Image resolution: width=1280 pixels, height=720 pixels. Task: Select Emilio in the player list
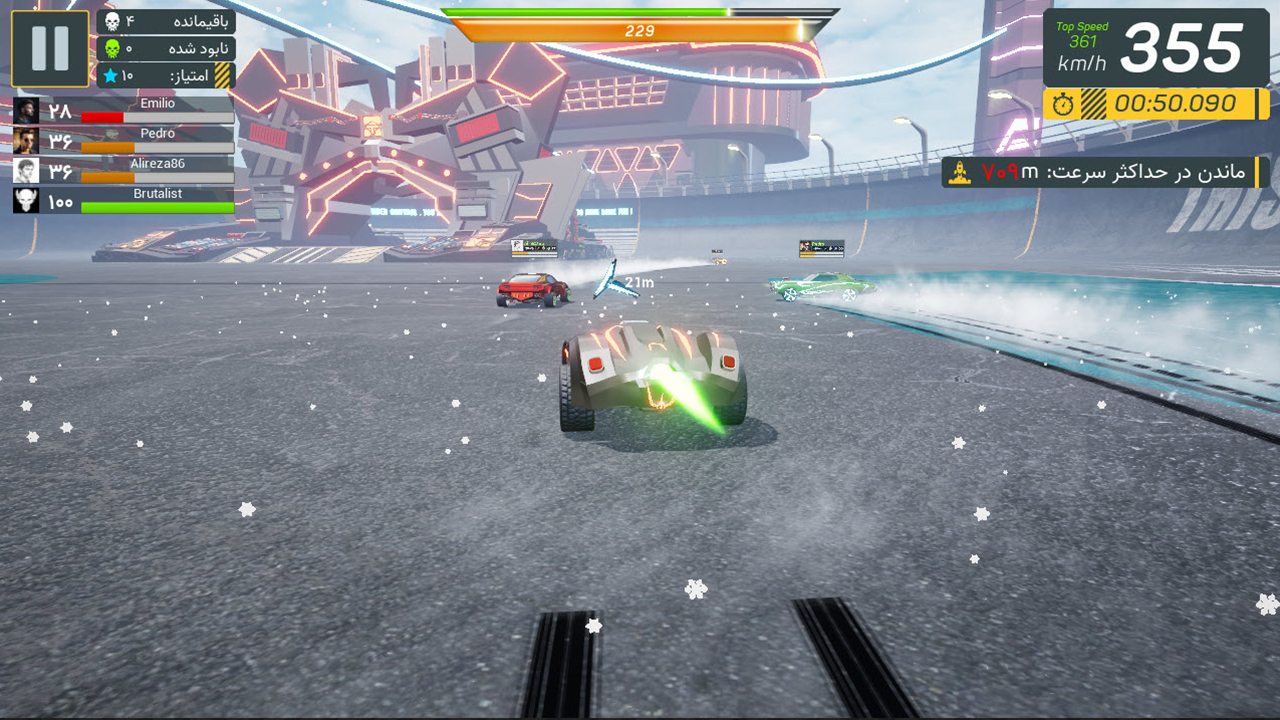[x=124, y=111]
